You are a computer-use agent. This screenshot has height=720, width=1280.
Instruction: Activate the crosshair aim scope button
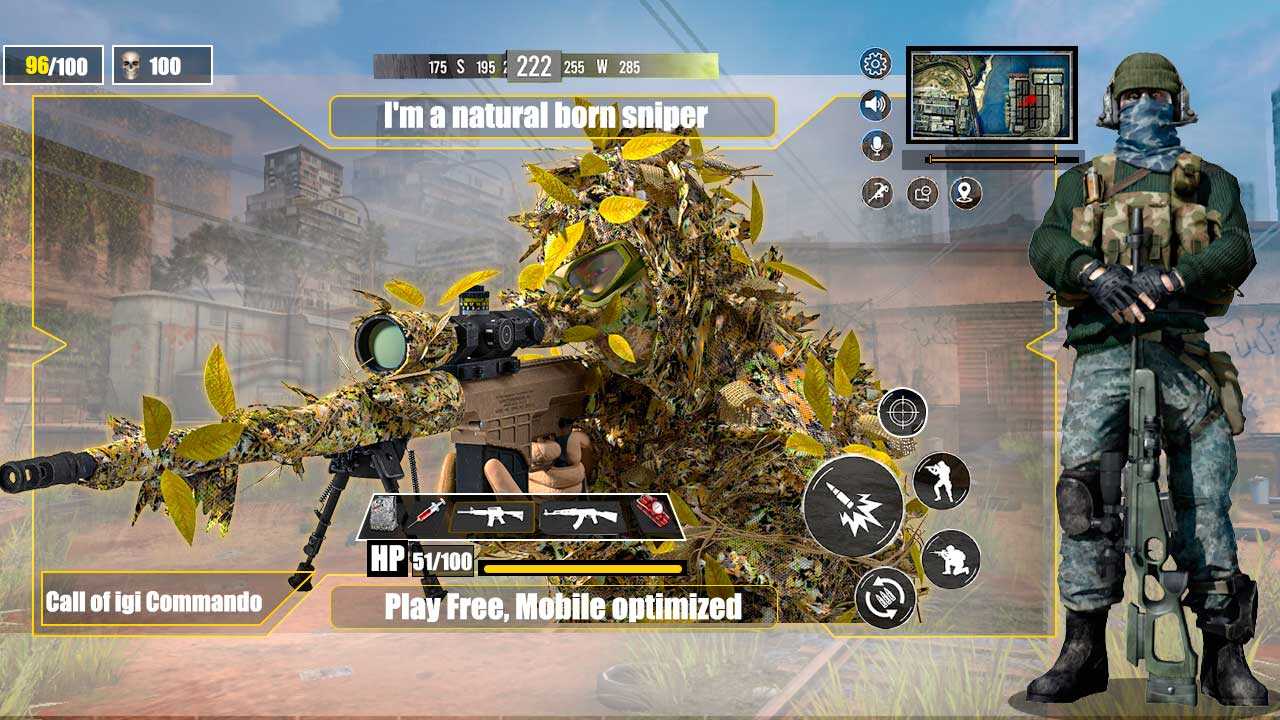902,412
